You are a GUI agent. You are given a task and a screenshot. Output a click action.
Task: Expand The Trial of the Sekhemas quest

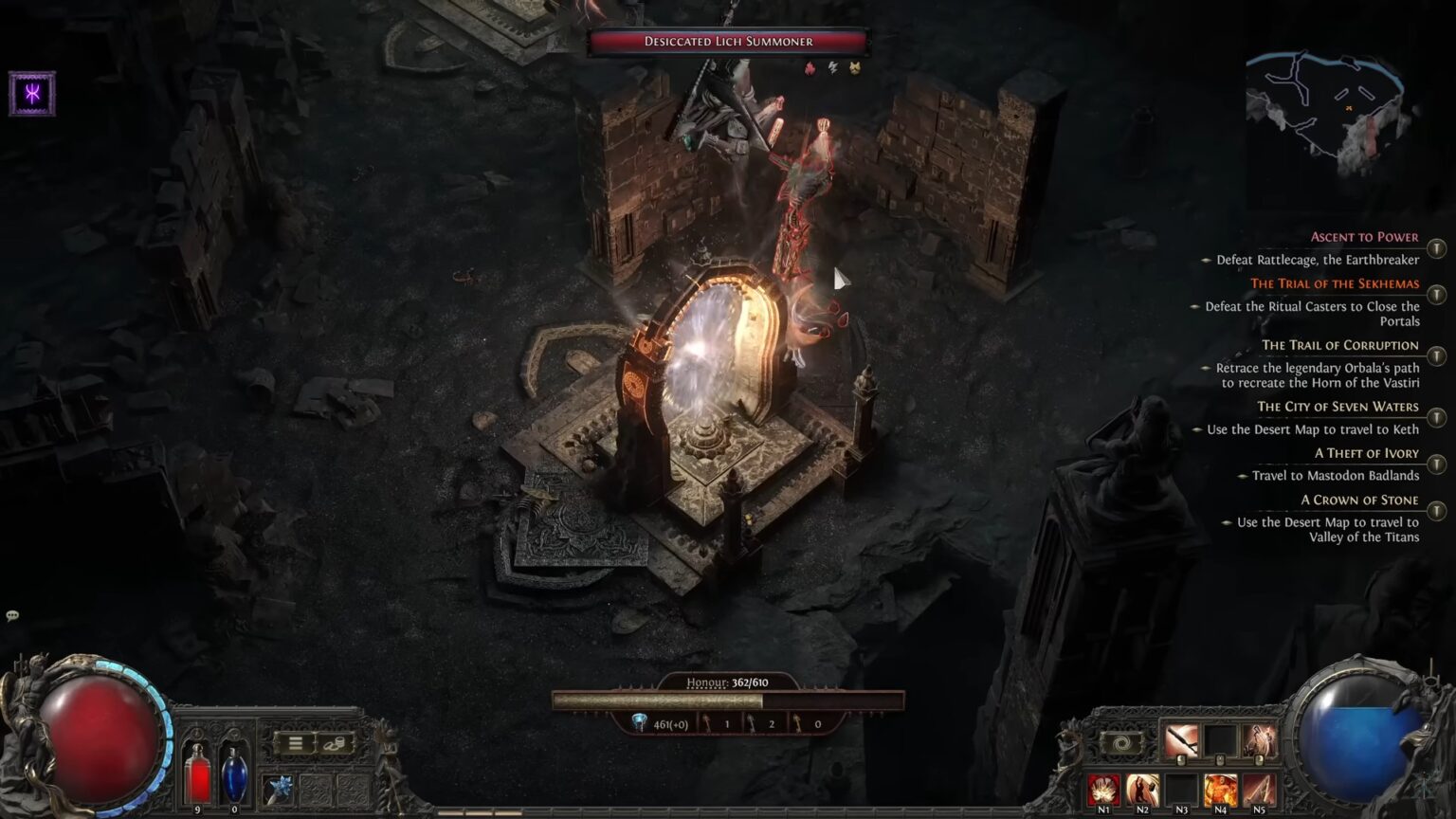(1335, 283)
